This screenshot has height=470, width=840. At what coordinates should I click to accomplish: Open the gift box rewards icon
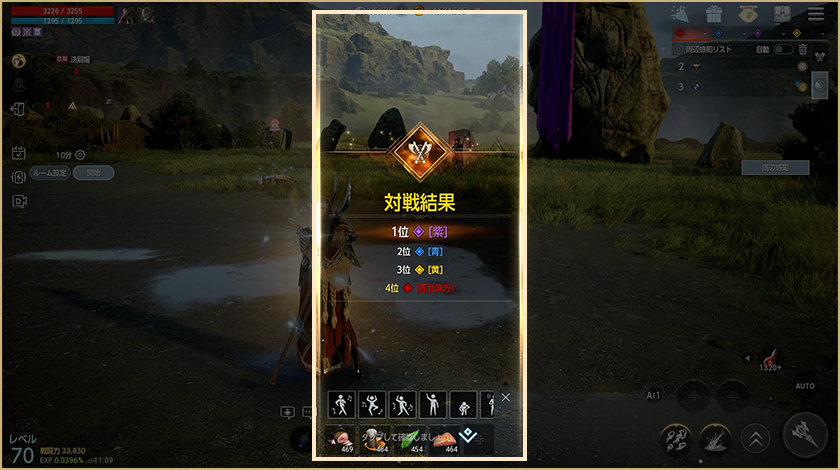coord(713,14)
